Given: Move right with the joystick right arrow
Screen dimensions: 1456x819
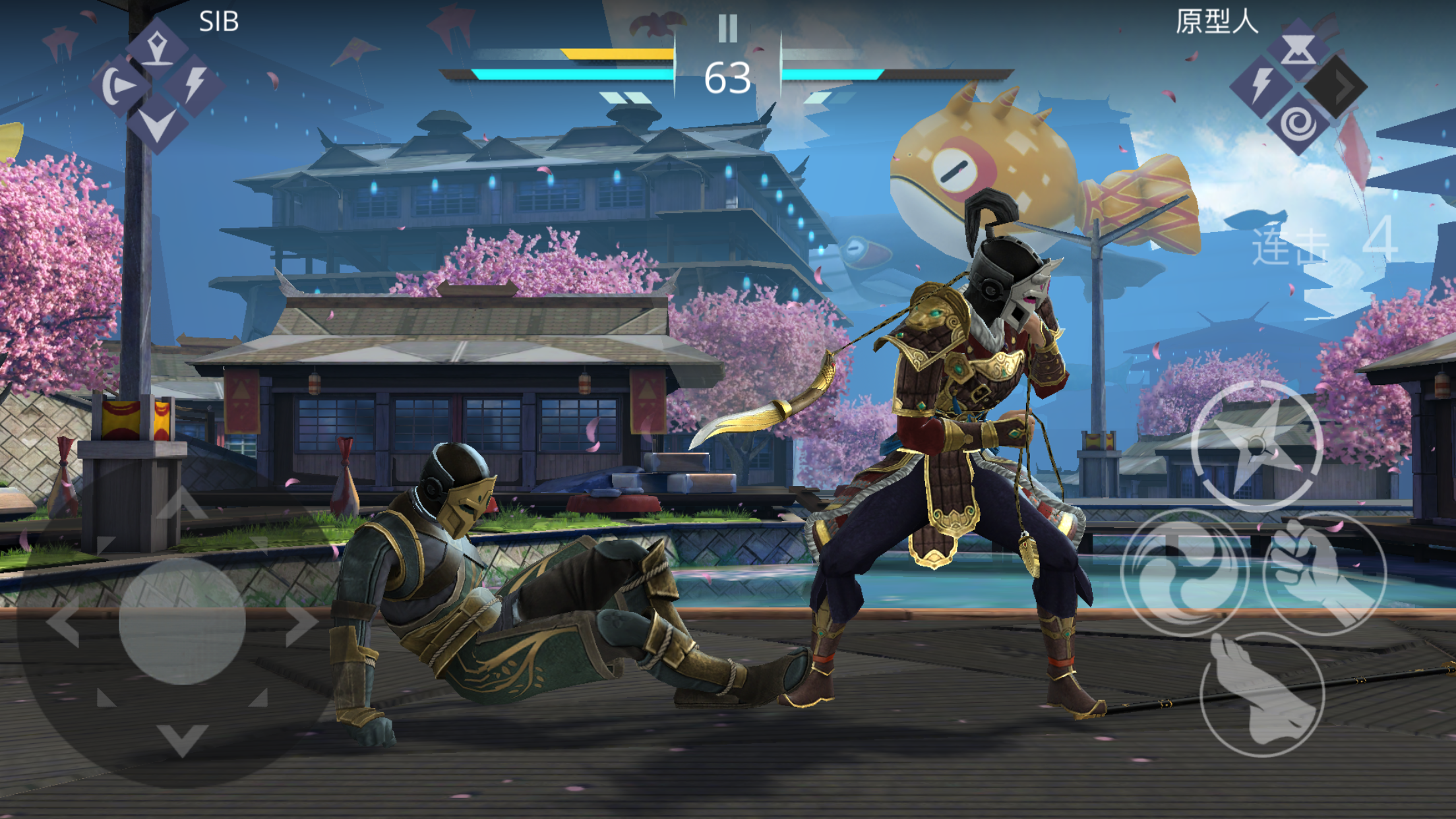Looking at the screenshot, I should point(302,621).
